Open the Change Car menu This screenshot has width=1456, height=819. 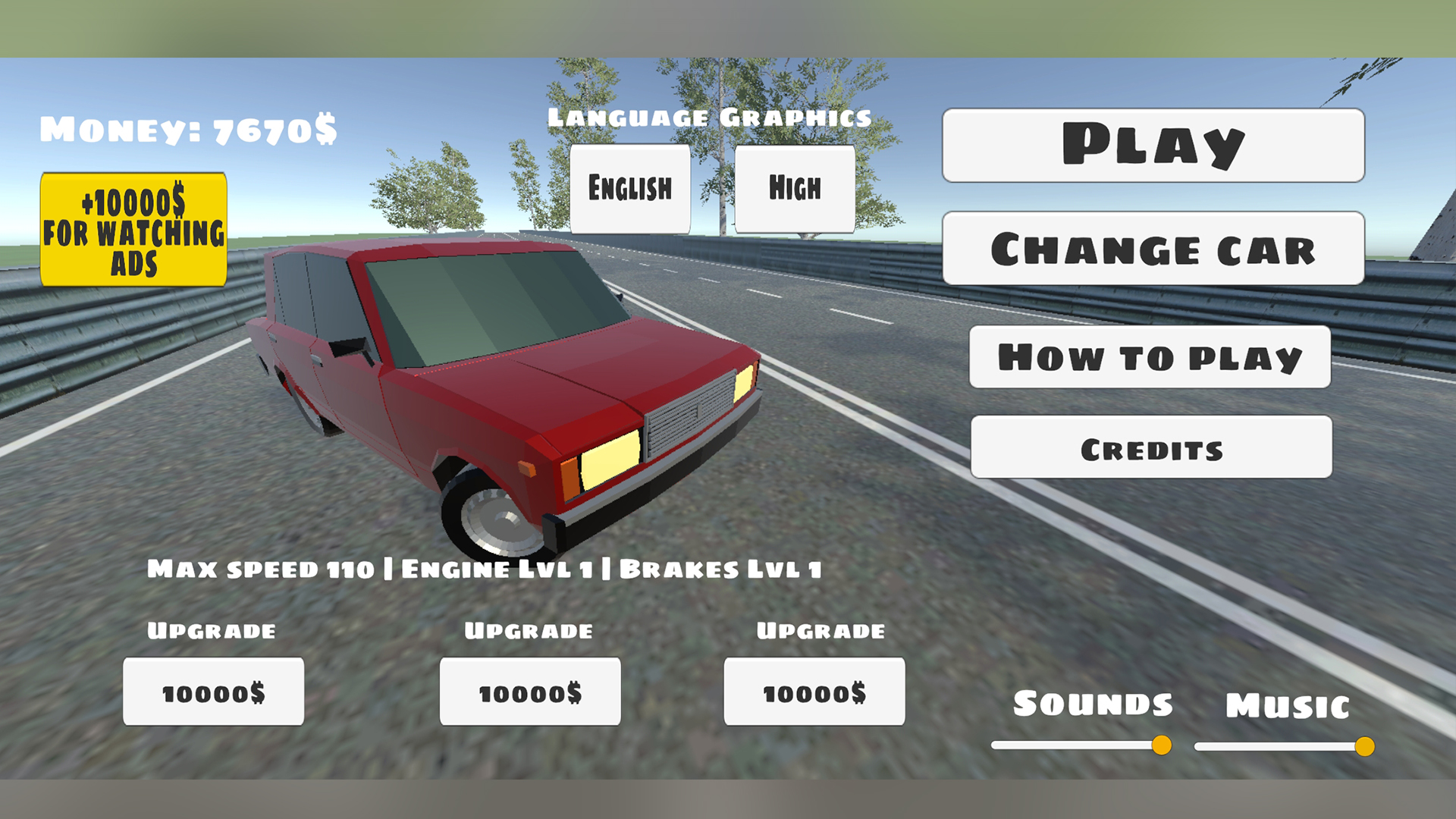tap(1153, 249)
